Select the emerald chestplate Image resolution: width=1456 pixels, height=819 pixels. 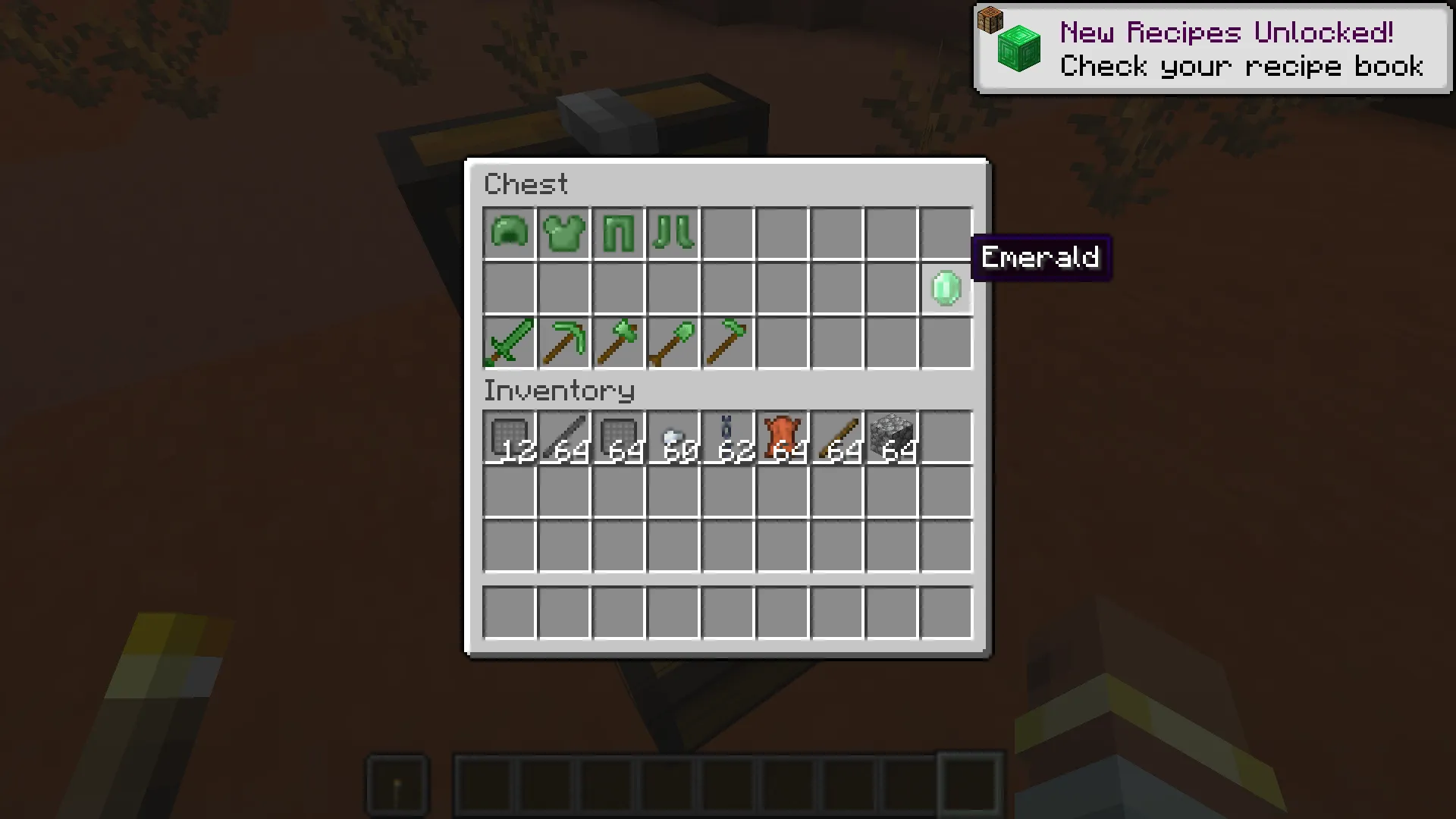563,233
